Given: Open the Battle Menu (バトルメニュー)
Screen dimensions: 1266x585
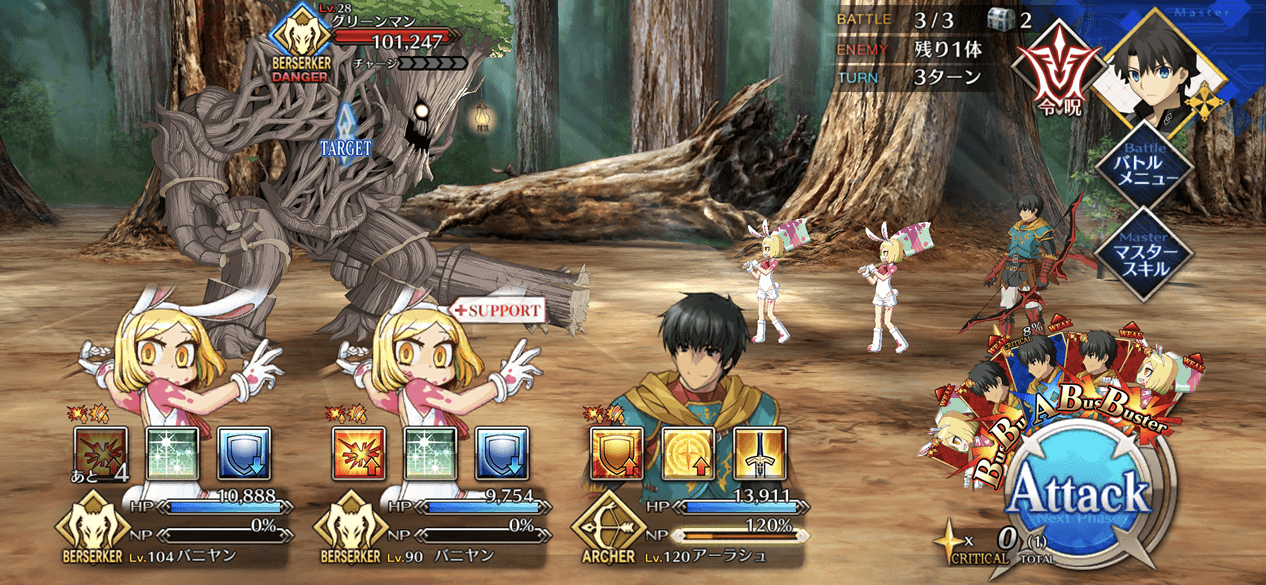Looking at the screenshot, I should coord(1143,163).
